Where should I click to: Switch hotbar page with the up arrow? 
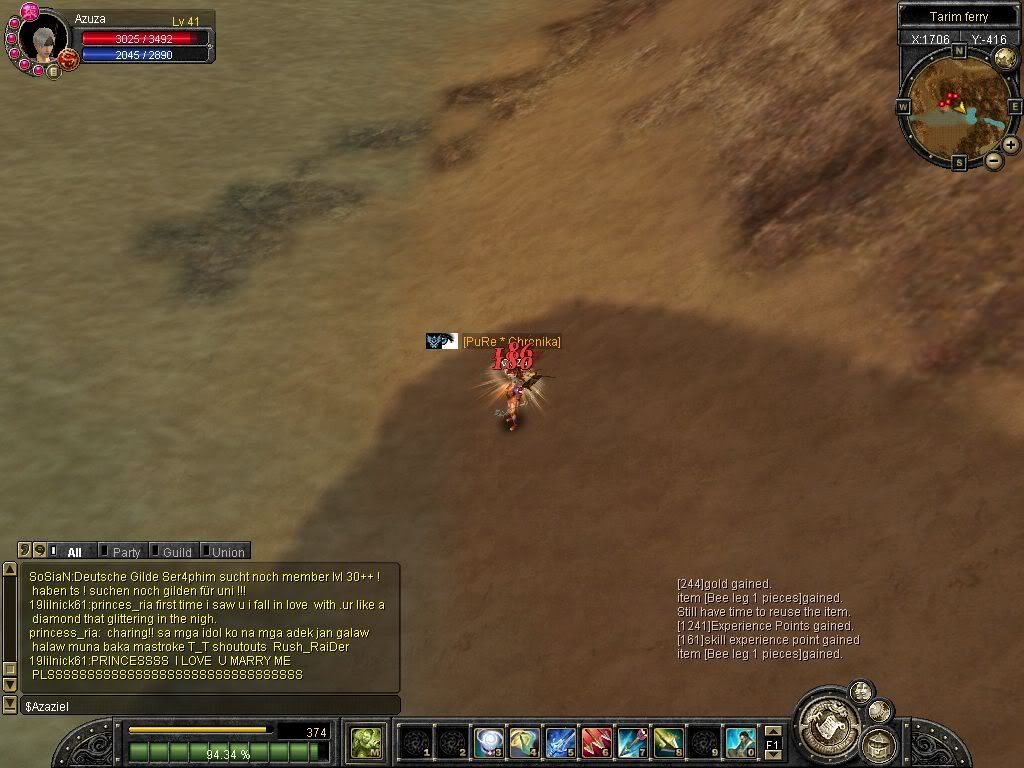(772, 732)
